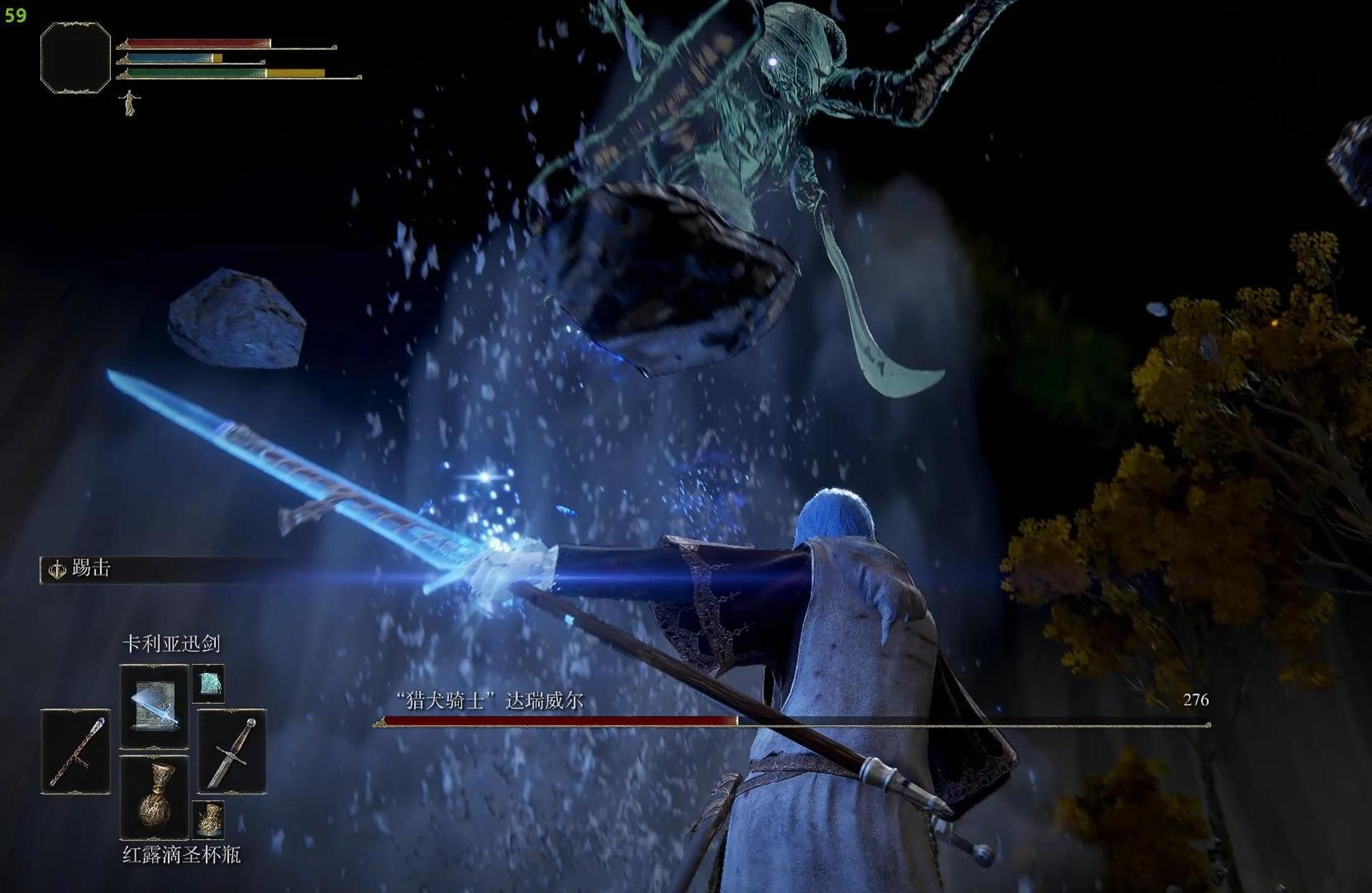The width and height of the screenshot is (1372, 893).
Task: Select the right-hand sword weapon slot
Action: pyautogui.click(x=232, y=751)
